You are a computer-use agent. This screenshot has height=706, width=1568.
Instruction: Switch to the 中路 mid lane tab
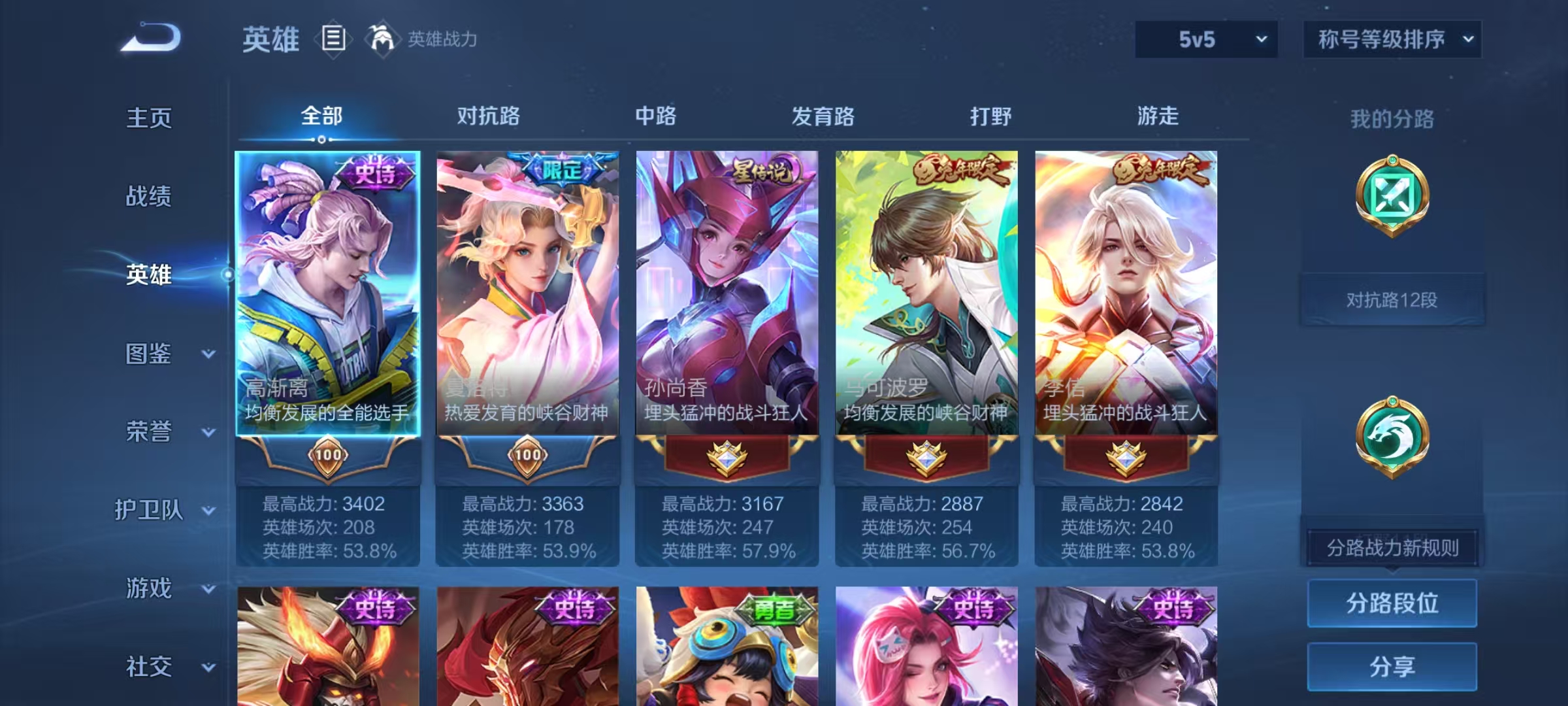coord(655,118)
